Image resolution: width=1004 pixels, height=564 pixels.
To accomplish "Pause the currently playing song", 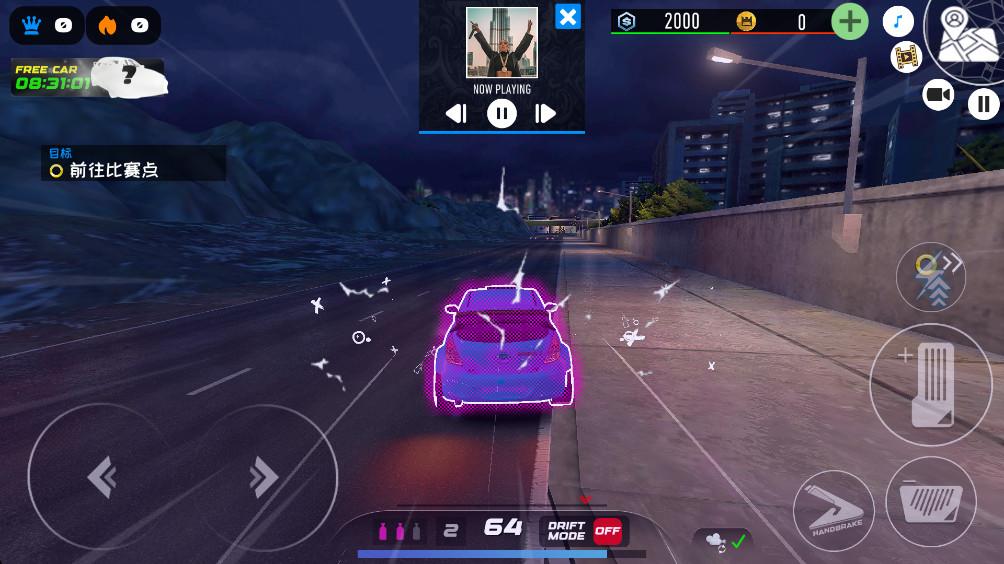I will 502,113.
